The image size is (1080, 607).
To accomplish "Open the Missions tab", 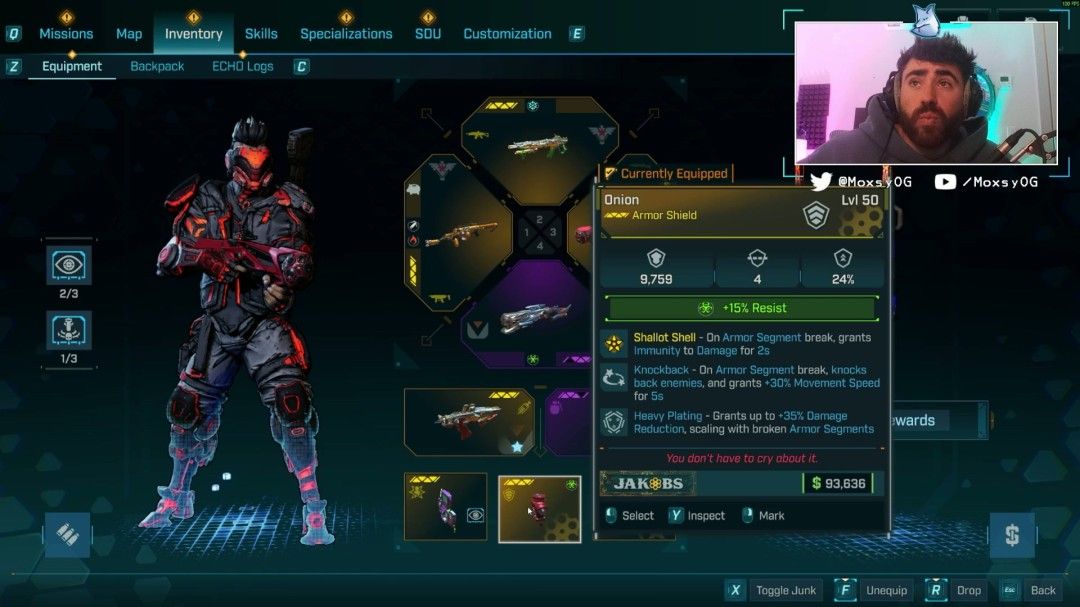I will [66, 33].
